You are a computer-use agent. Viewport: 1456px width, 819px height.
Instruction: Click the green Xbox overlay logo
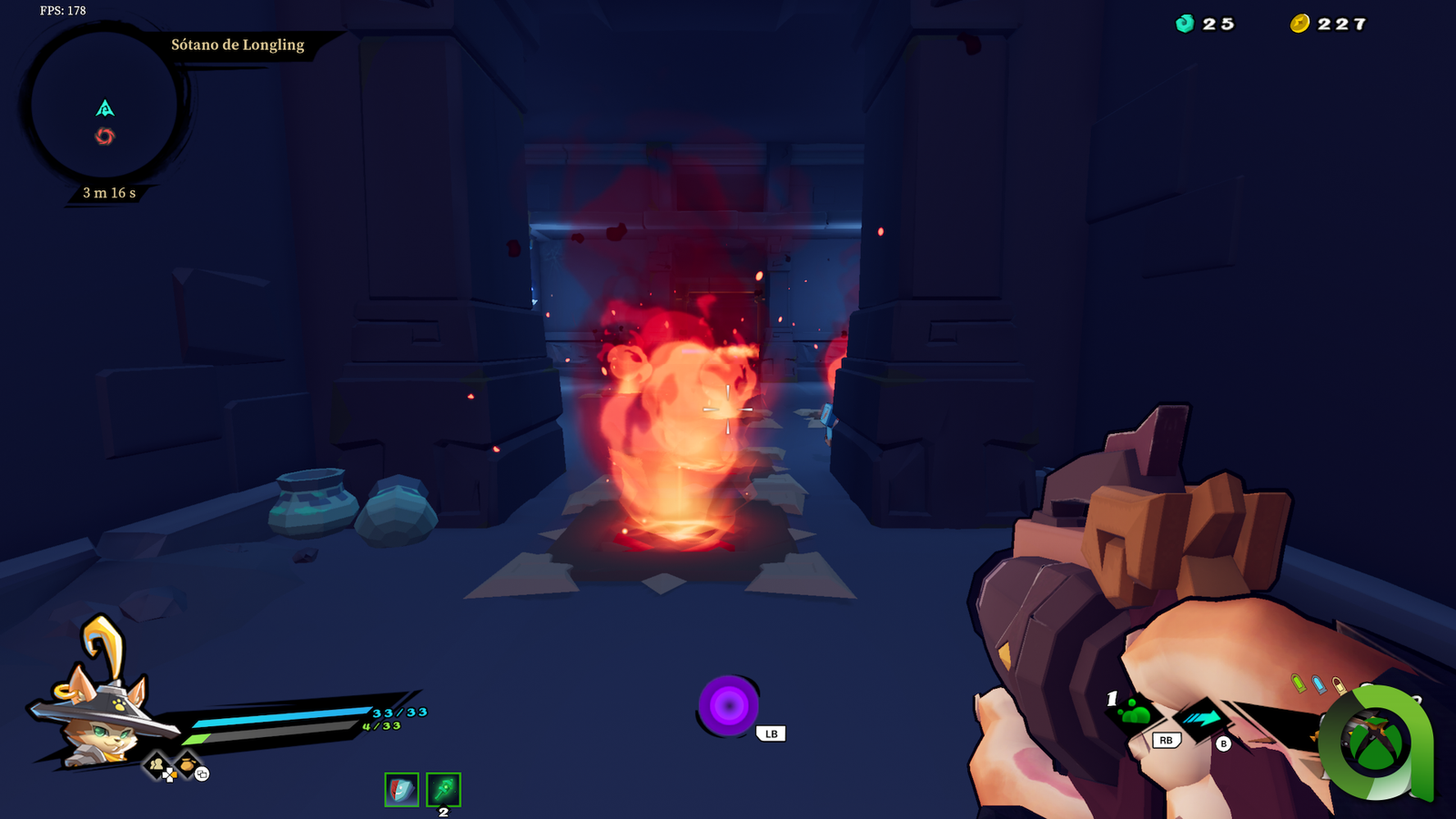[x=1375, y=743]
